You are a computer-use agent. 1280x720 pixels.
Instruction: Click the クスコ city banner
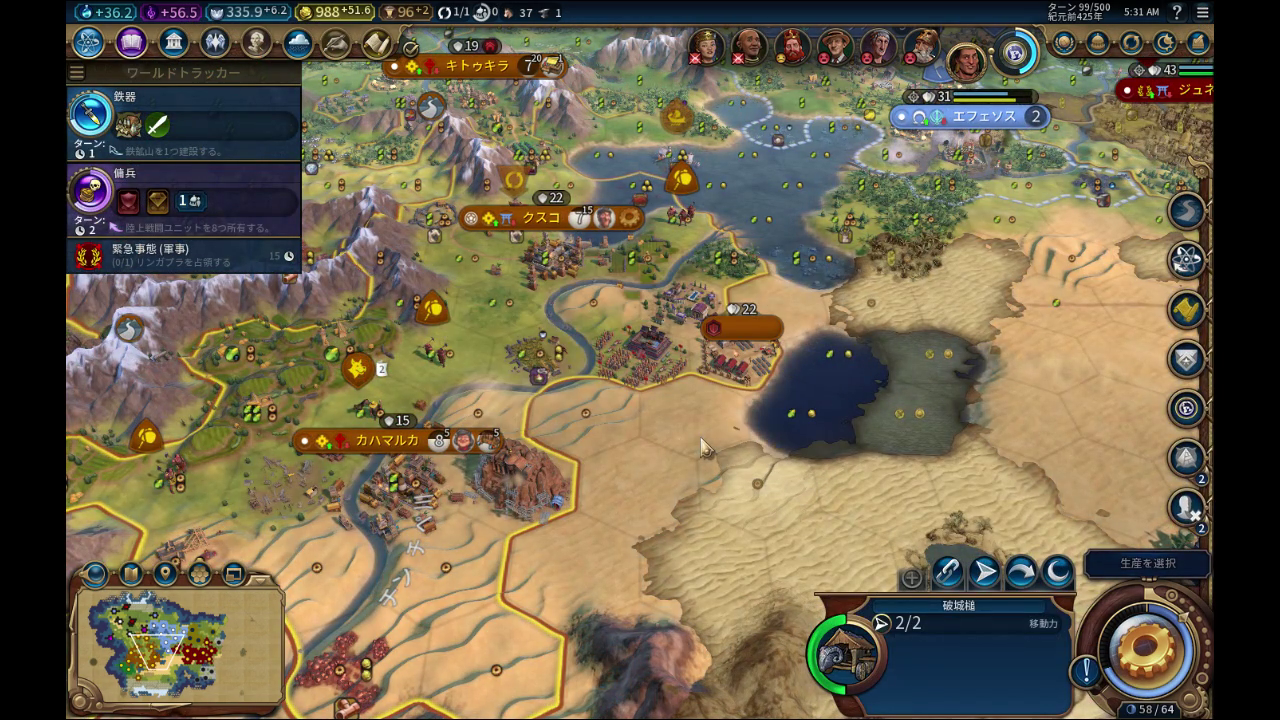point(541,218)
